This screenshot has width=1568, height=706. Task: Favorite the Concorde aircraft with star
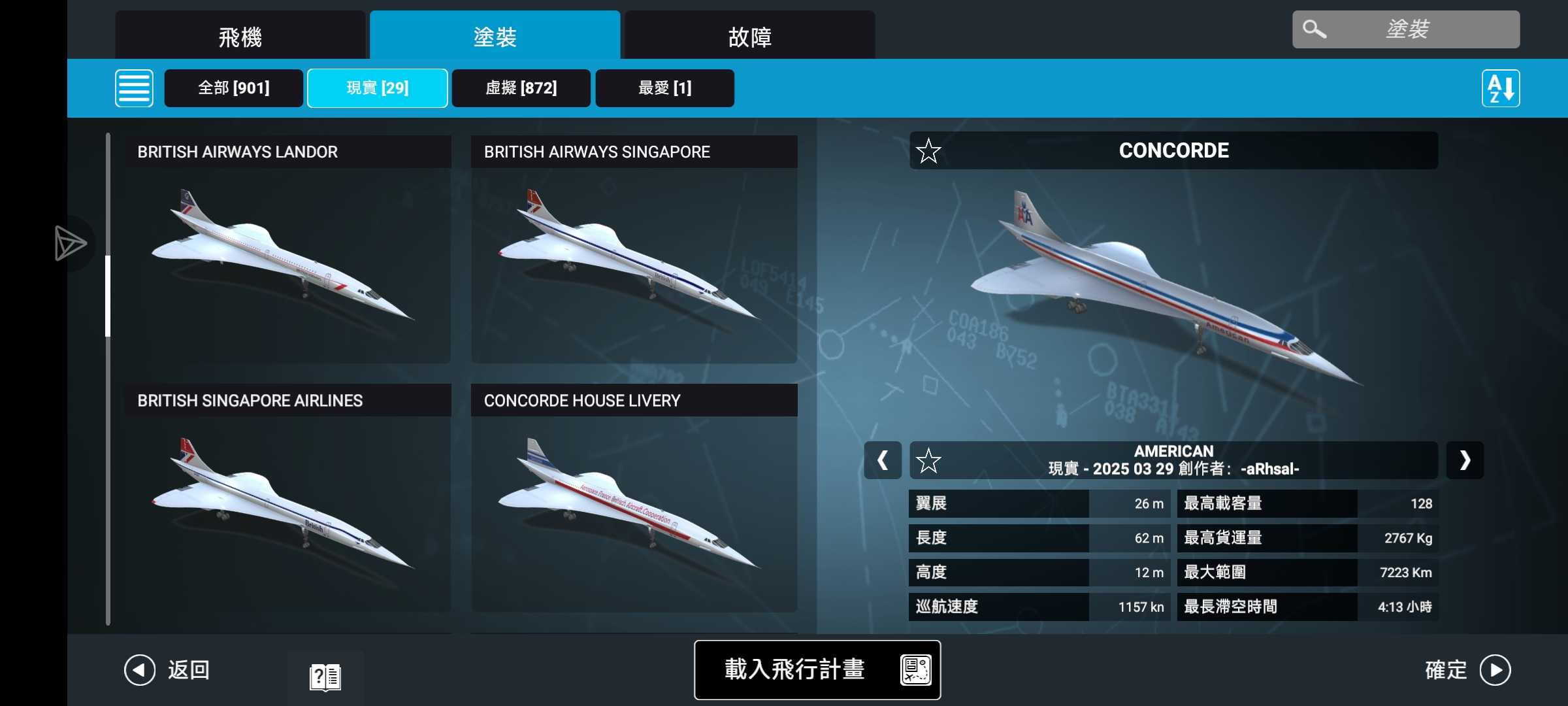click(928, 151)
